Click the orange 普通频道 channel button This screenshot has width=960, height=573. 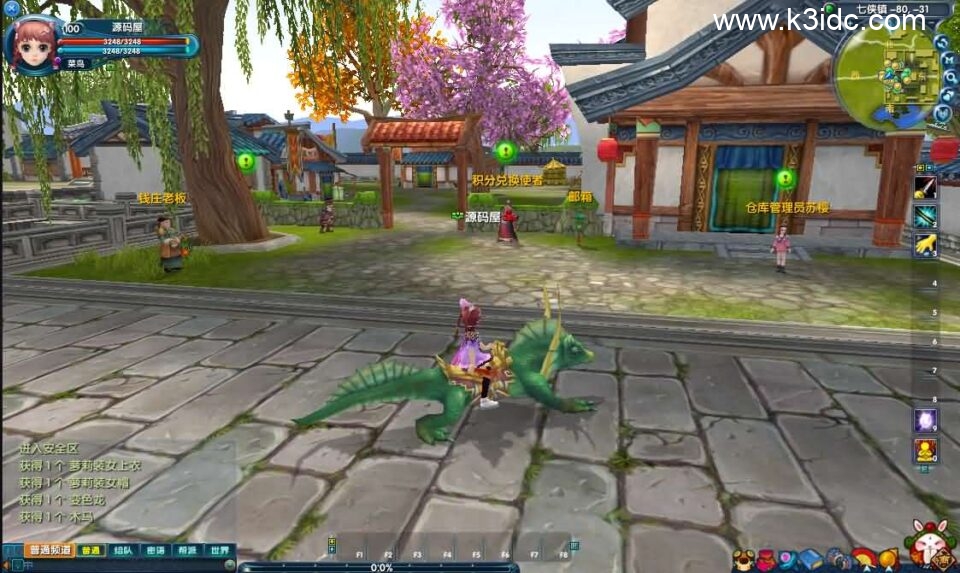point(50,550)
